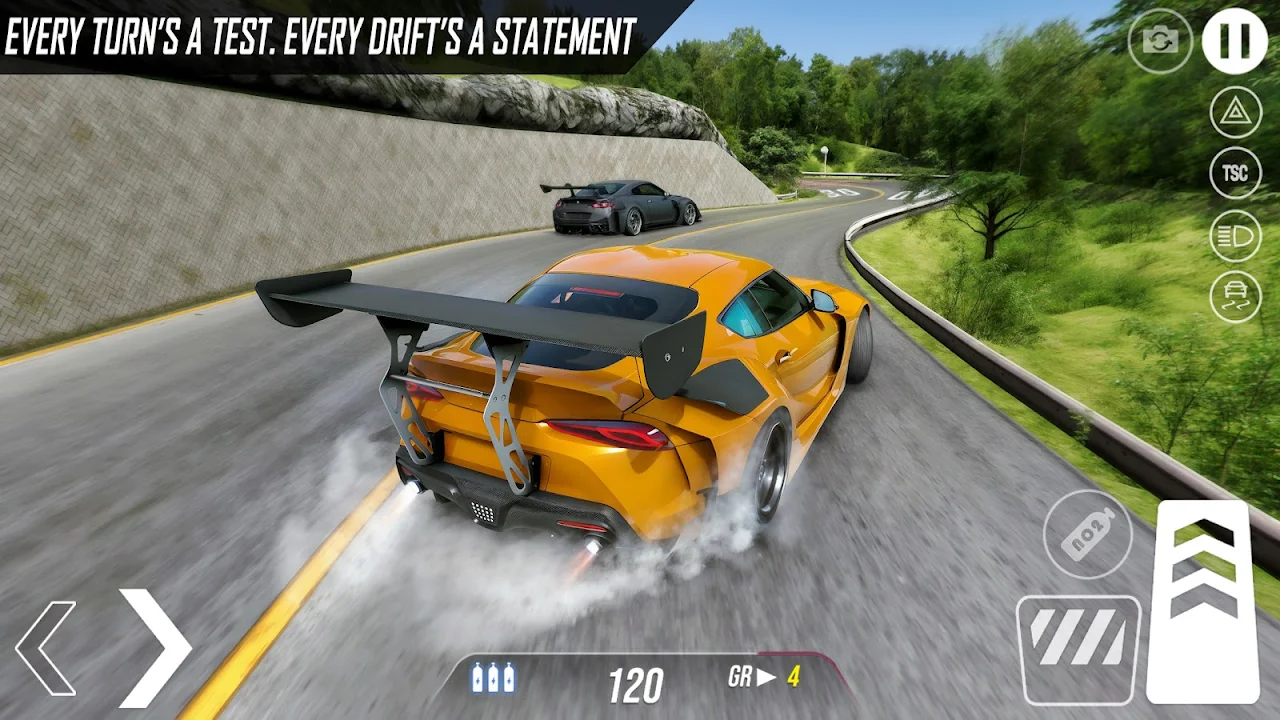Activate the NO2 nitro boost
The image size is (1280, 720).
point(1088,534)
